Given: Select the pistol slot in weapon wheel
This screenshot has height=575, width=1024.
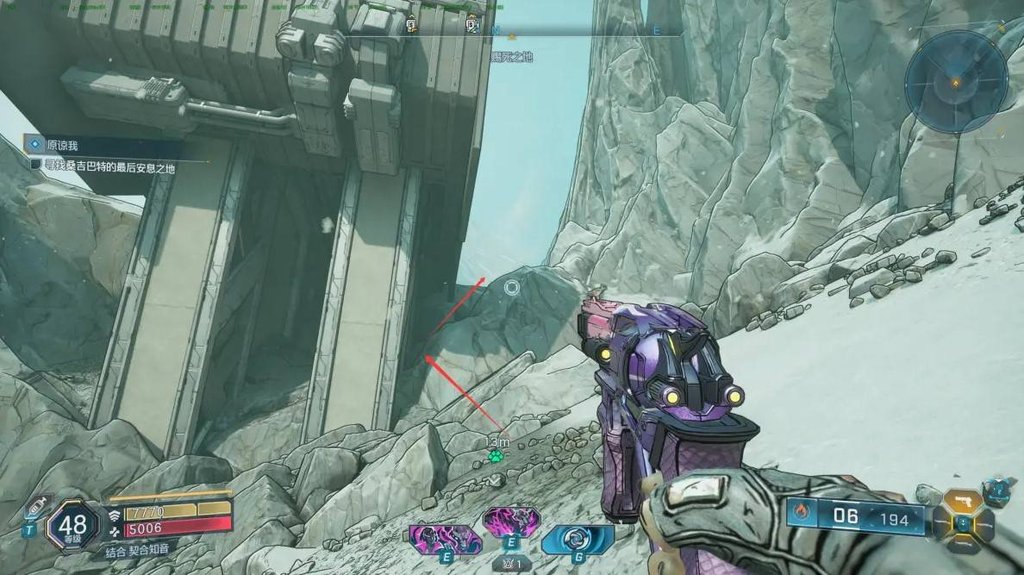Looking at the screenshot, I should click(x=964, y=498).
